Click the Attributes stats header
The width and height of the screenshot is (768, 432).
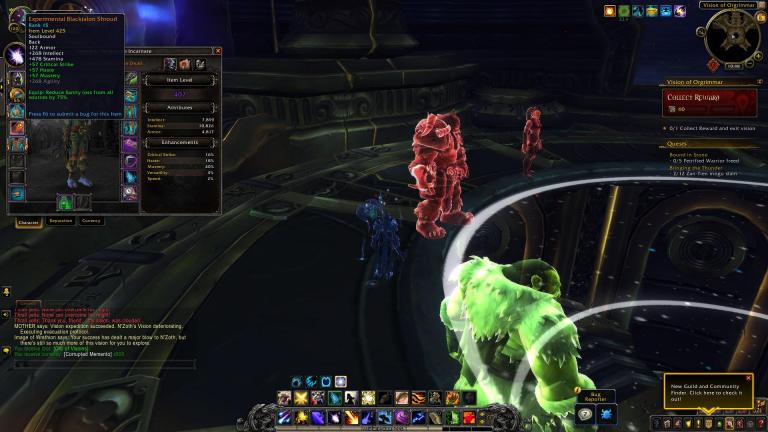click(x=180, y=107)
